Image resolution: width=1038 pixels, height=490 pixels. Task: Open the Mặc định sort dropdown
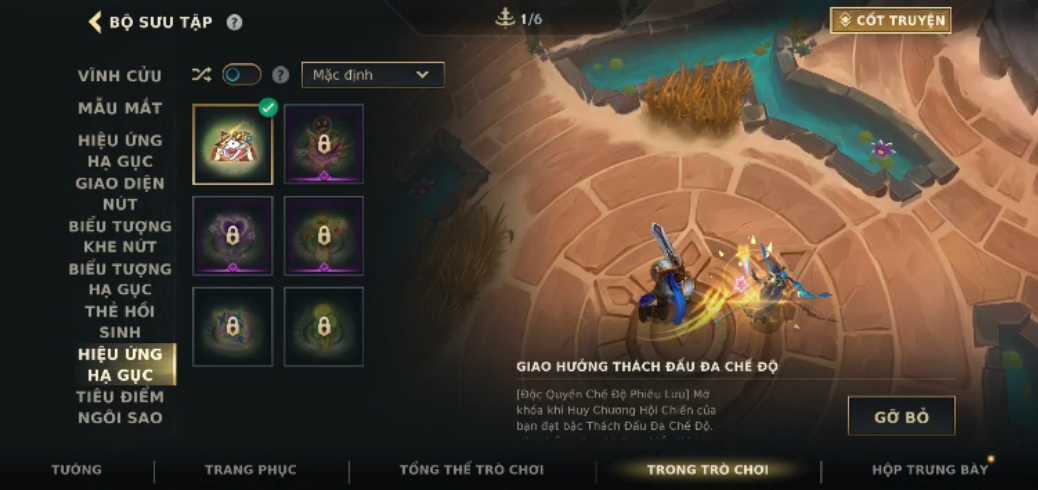372,75
